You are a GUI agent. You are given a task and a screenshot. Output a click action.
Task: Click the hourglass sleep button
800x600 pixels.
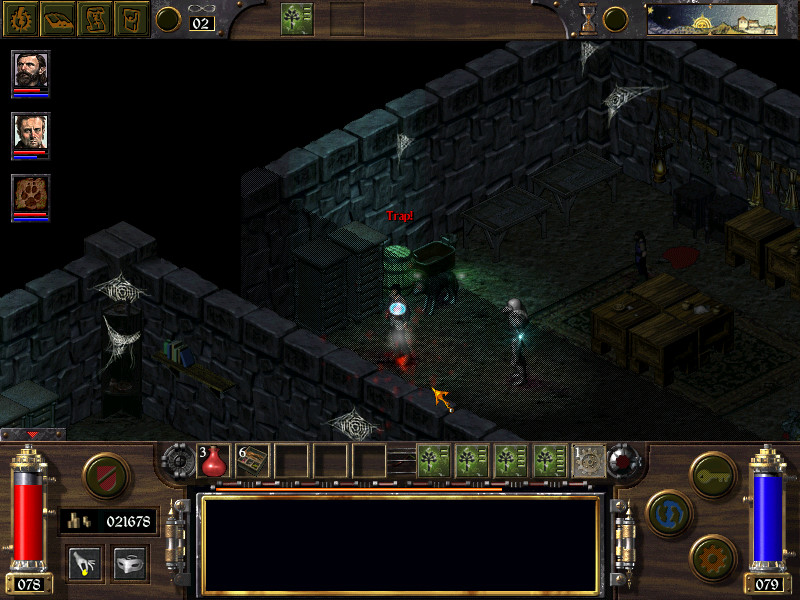(x=589, y=18)
